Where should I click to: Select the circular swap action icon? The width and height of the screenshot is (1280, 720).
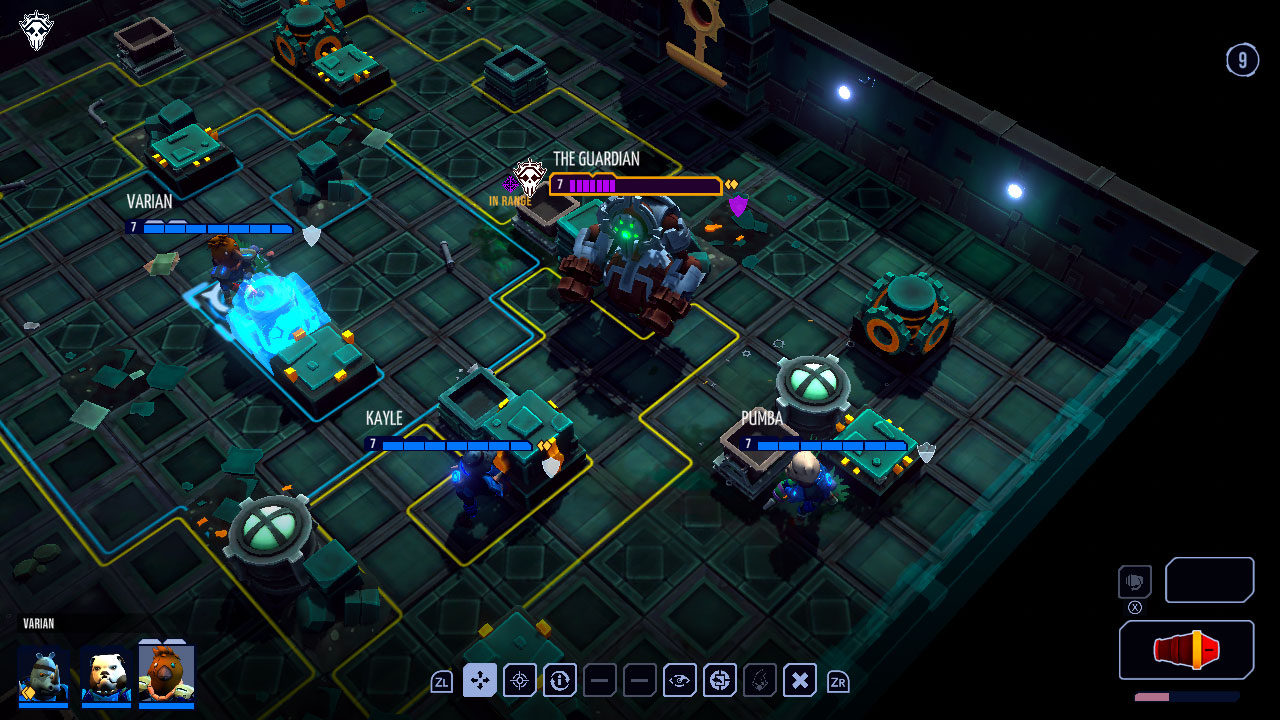(x=719, y=680)
